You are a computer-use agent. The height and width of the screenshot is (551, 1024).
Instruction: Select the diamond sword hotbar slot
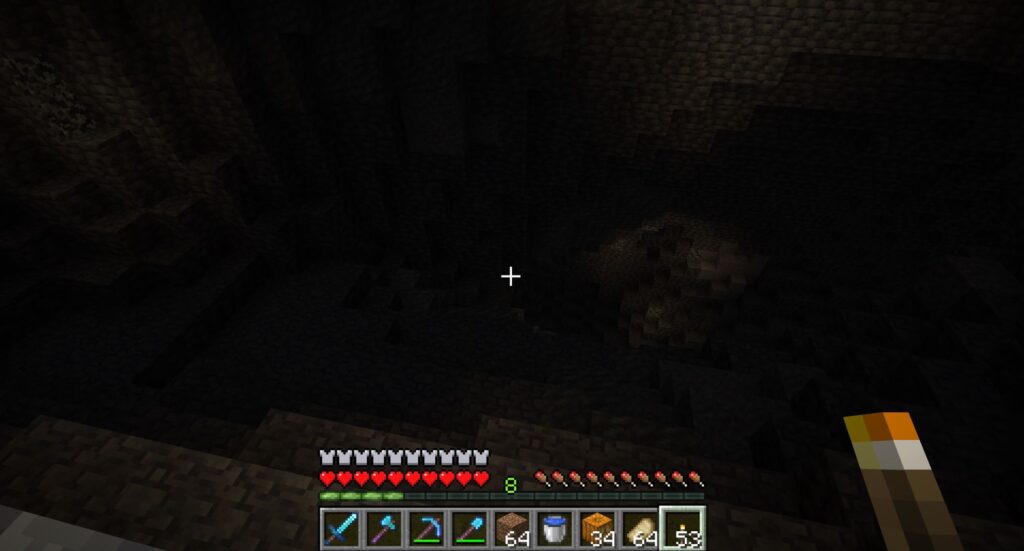(x=341, y=528)
